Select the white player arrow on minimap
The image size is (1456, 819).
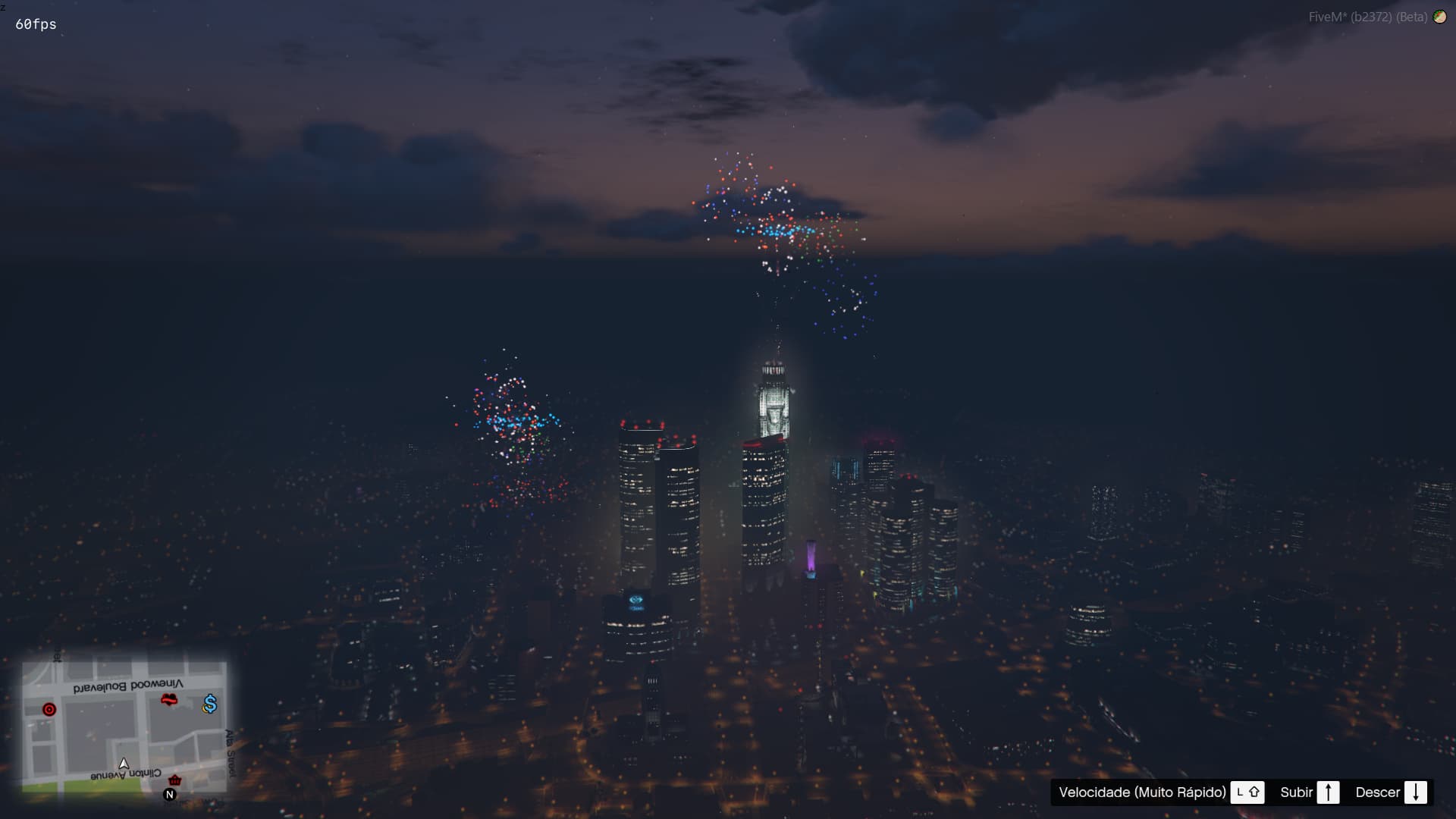(124, 764)
